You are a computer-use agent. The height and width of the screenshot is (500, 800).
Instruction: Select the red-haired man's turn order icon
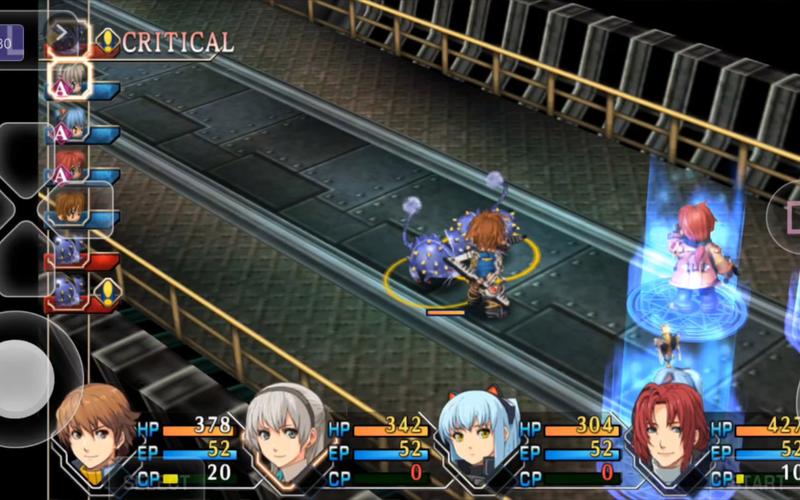tap(69, 163)
